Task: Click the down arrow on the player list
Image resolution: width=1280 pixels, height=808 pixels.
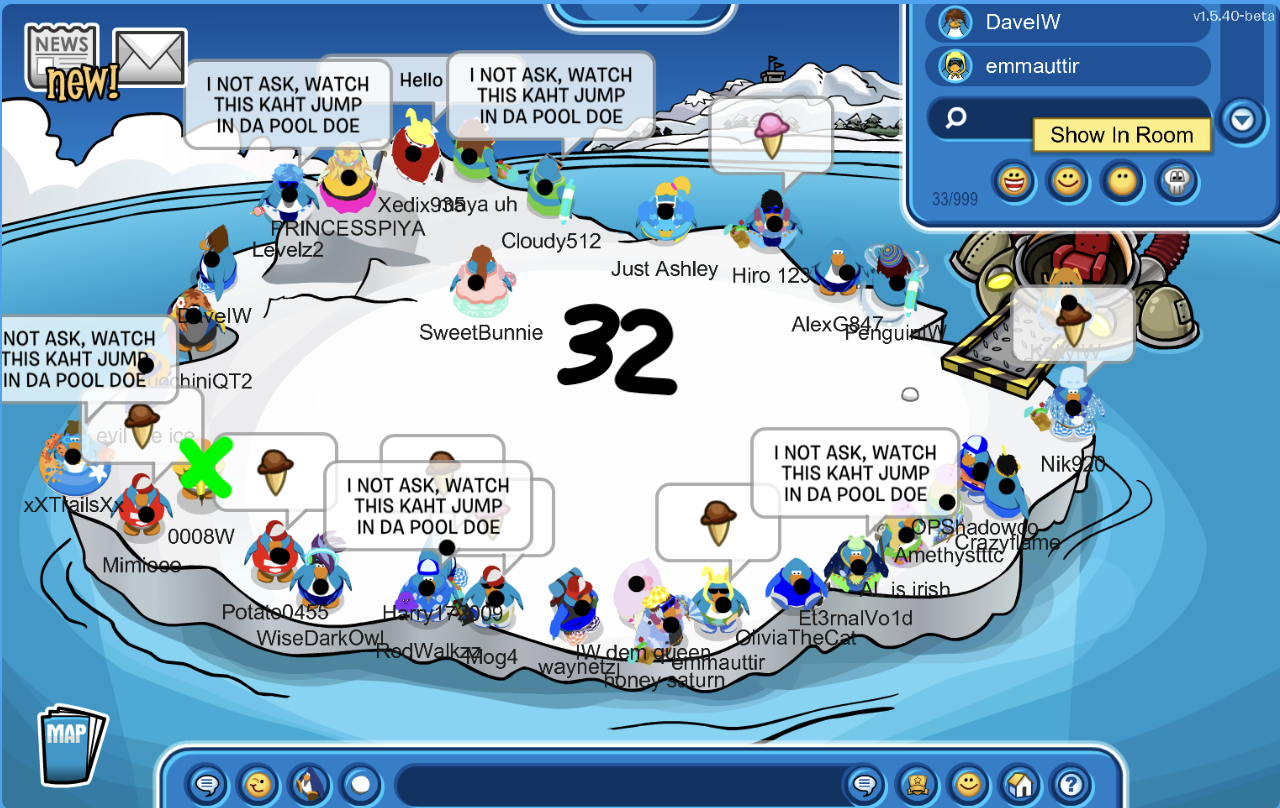Action: pos(1241,120)
